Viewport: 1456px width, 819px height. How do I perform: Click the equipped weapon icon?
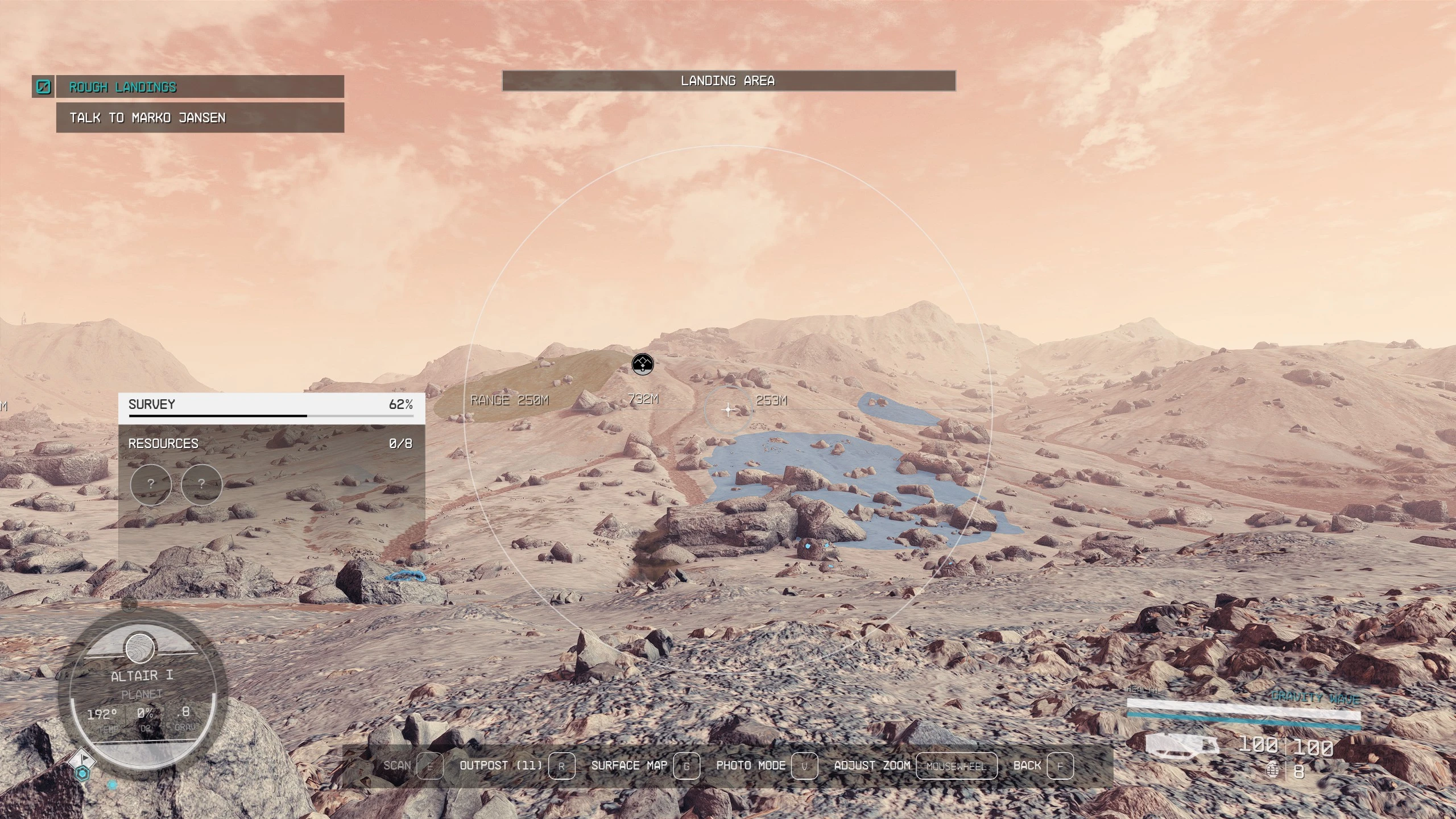coord(1182,744)
